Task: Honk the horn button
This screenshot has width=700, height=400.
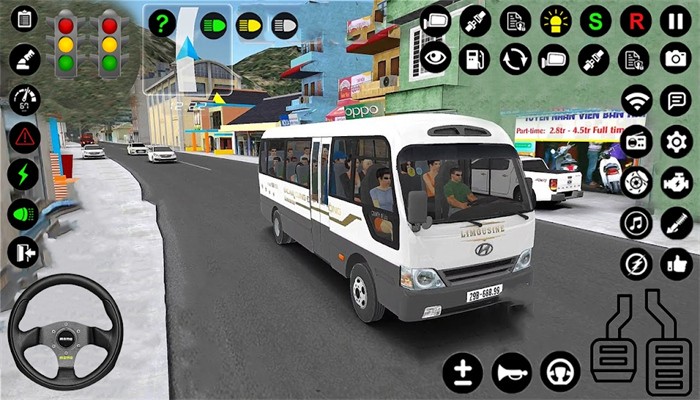Action: (x=511, y=372)
